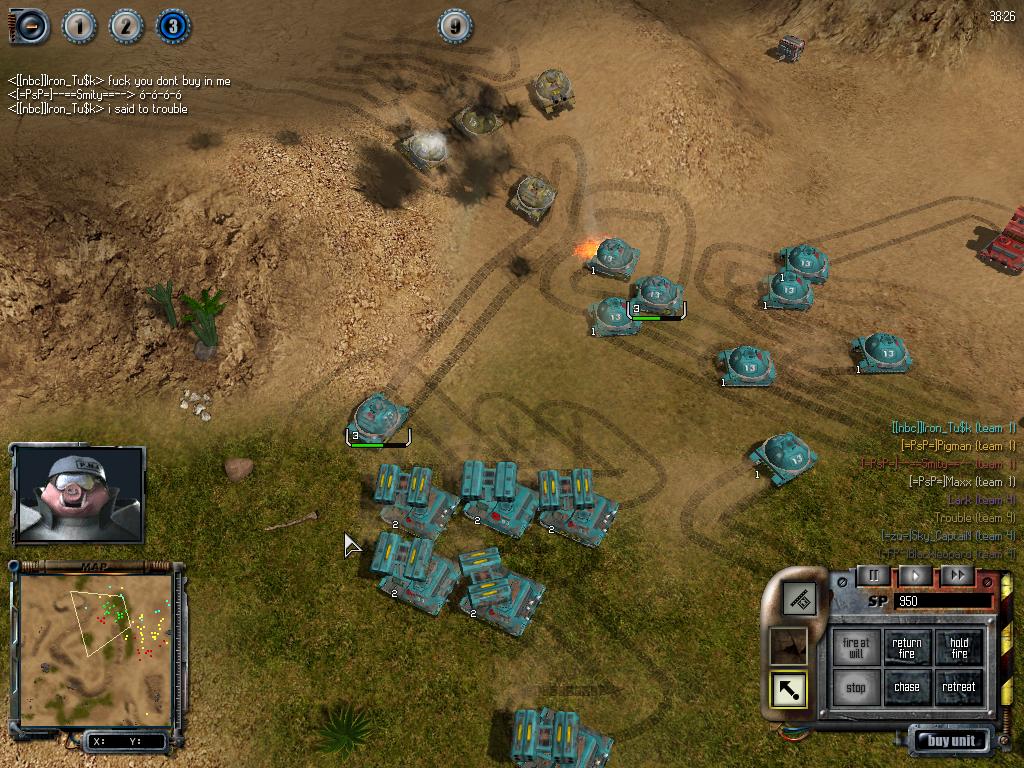Select the arrow cursor mode button
Screen dimensions: 1024x768
pos(788,690)
